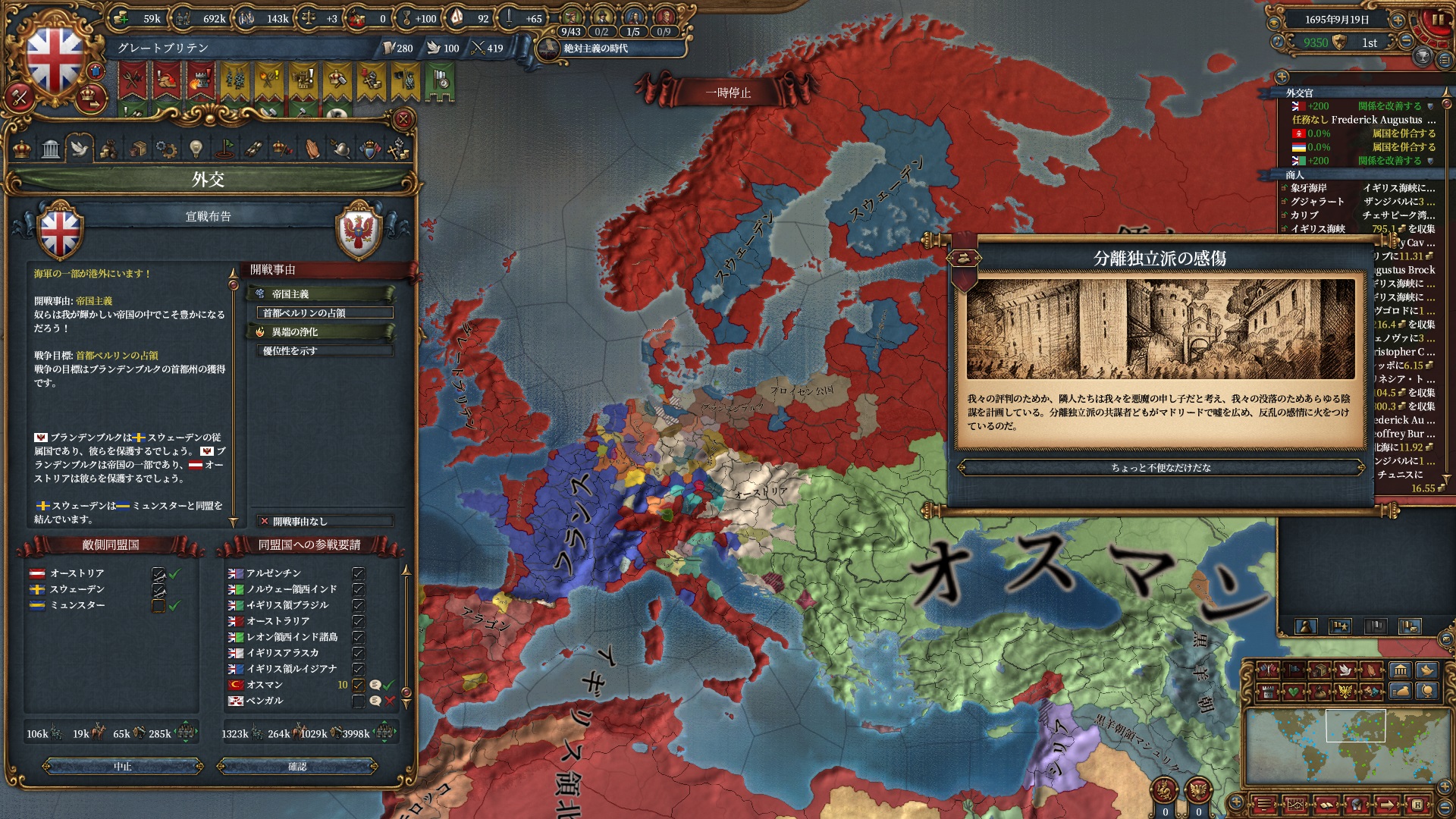Increase game speed with the plus button
Viewport: 1456px width, 819px height.
tap(1397, 20)
